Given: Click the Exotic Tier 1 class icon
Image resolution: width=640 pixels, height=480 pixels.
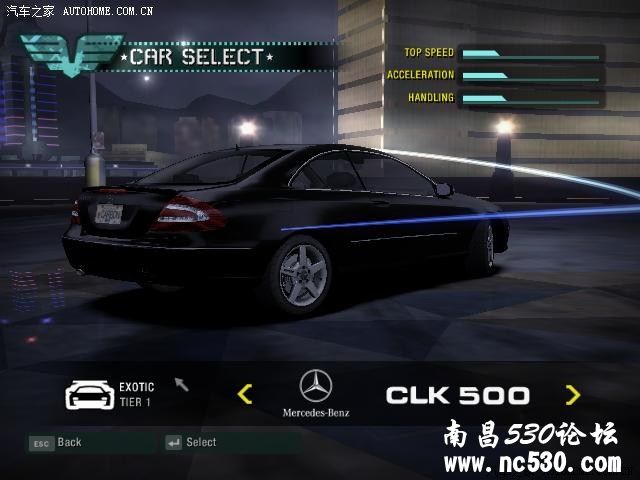Looking at the screenshot, I should coord(87,394).
